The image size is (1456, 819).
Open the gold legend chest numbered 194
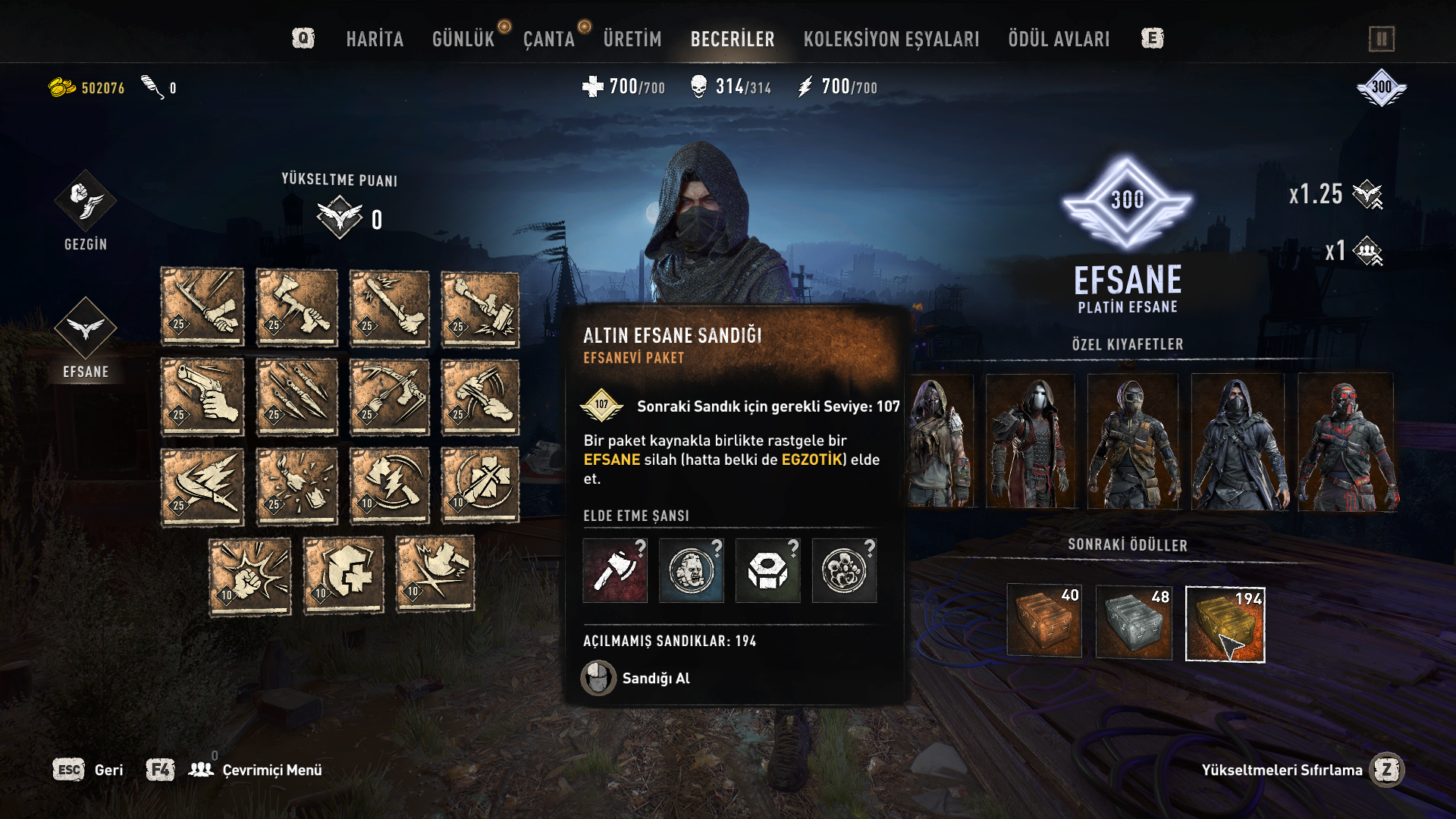click(1225, 624)
